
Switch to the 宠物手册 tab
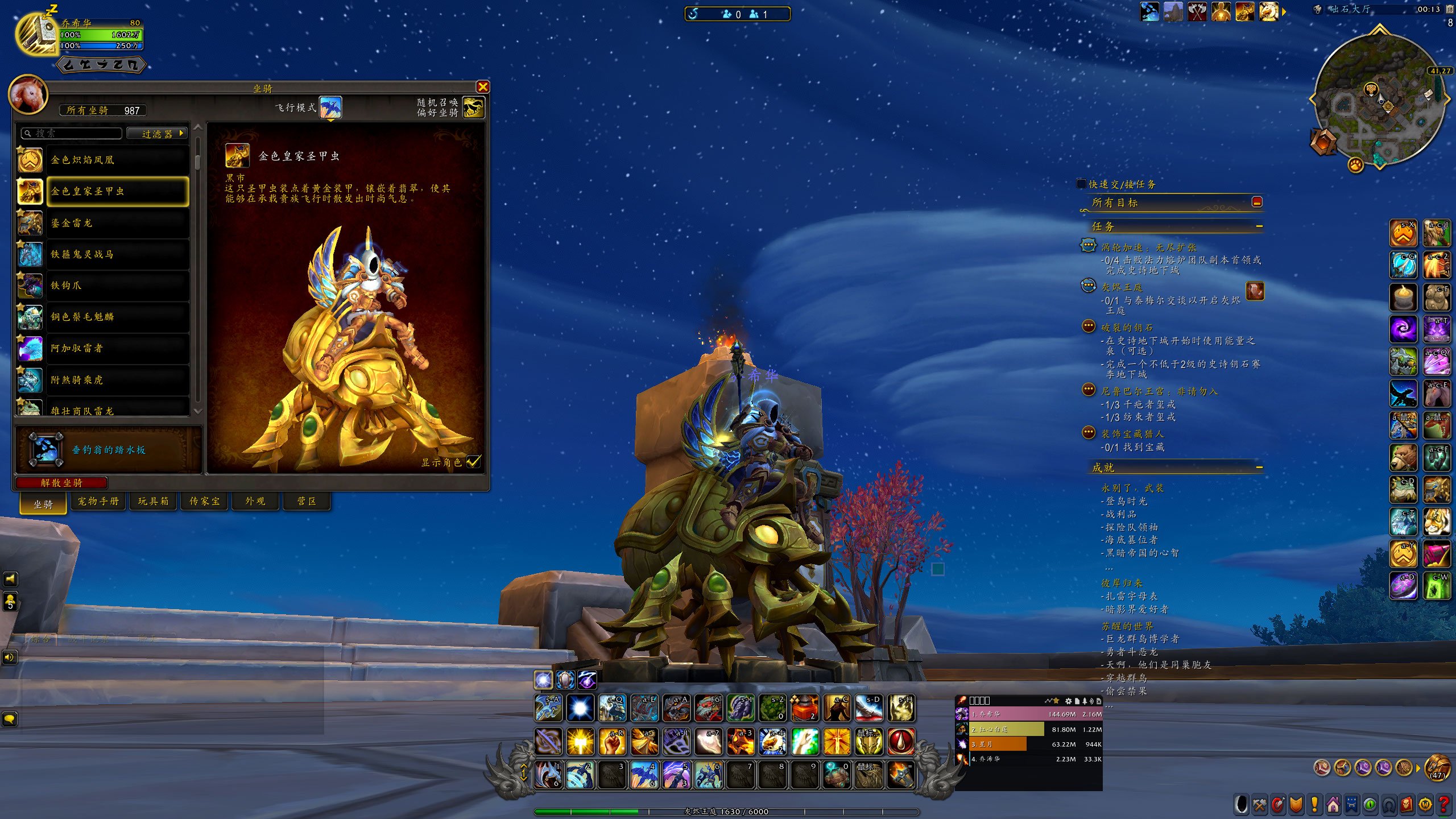pos(98,501)
